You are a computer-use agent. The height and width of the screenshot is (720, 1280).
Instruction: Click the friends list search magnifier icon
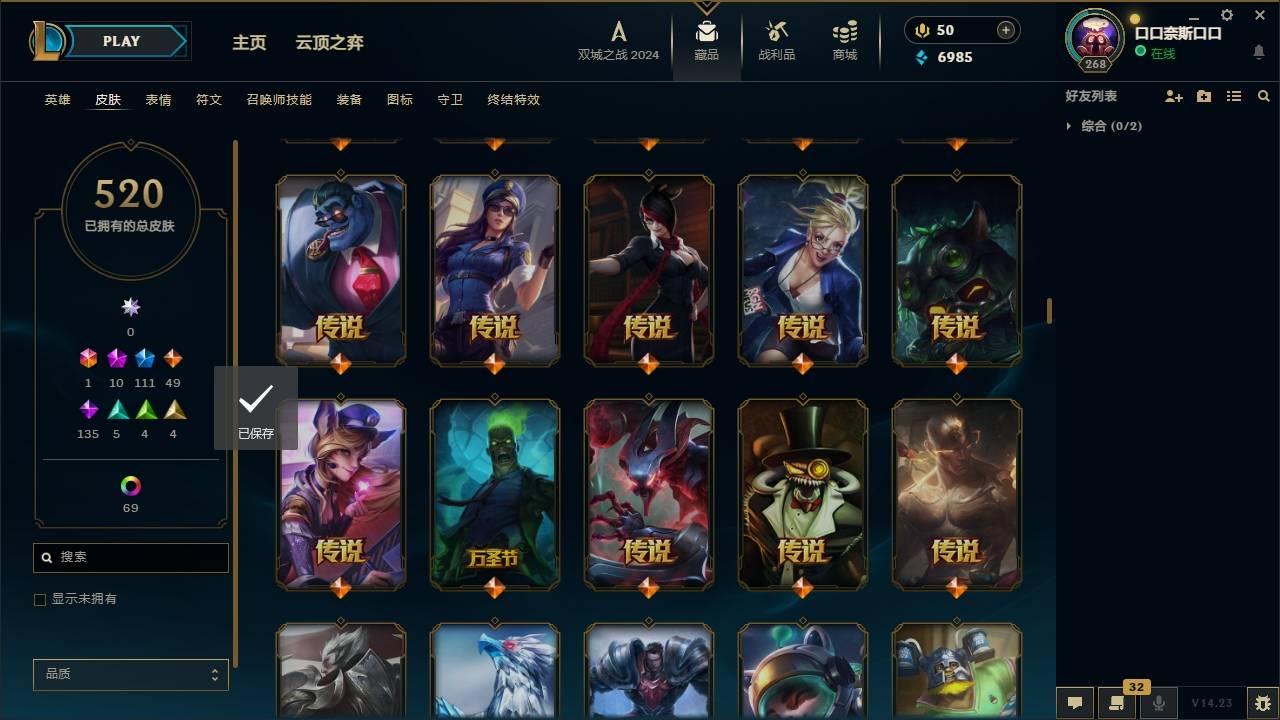coord(1264,96)
